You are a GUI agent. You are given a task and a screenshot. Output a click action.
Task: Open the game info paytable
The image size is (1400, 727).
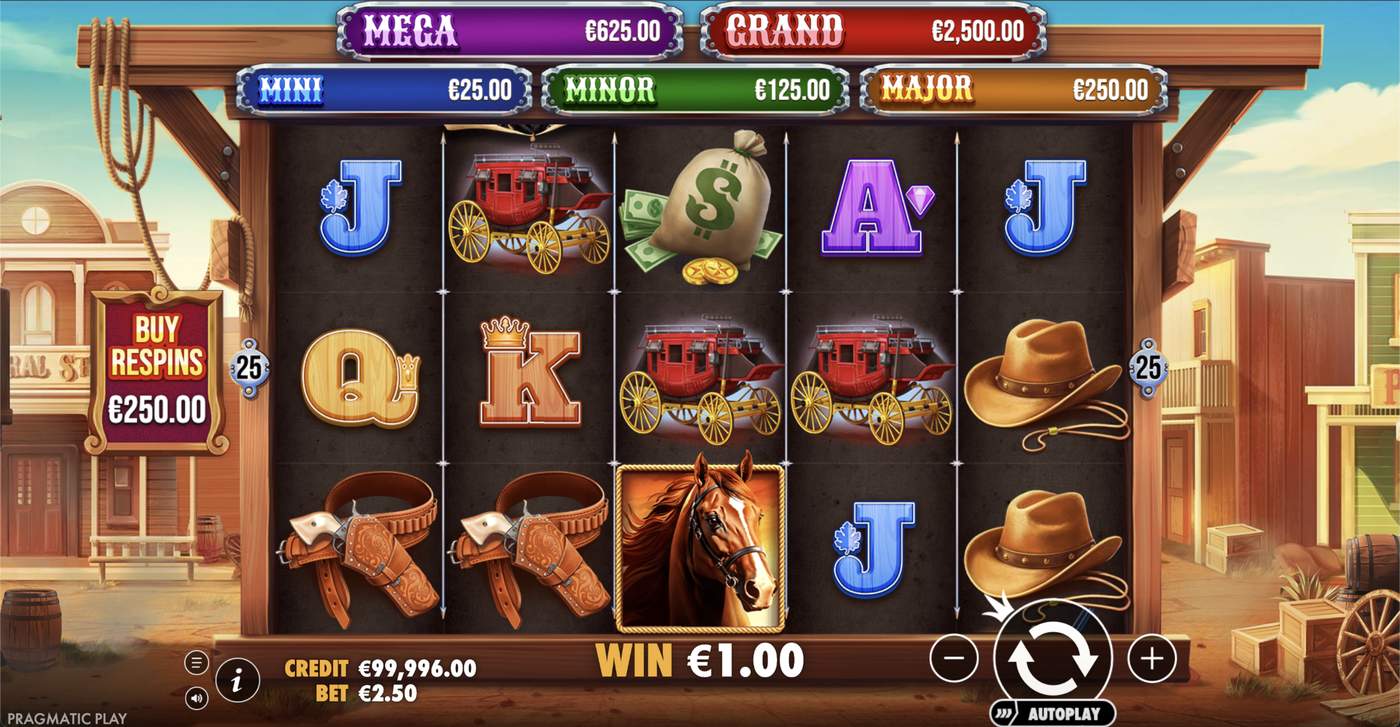click(237, 682)
